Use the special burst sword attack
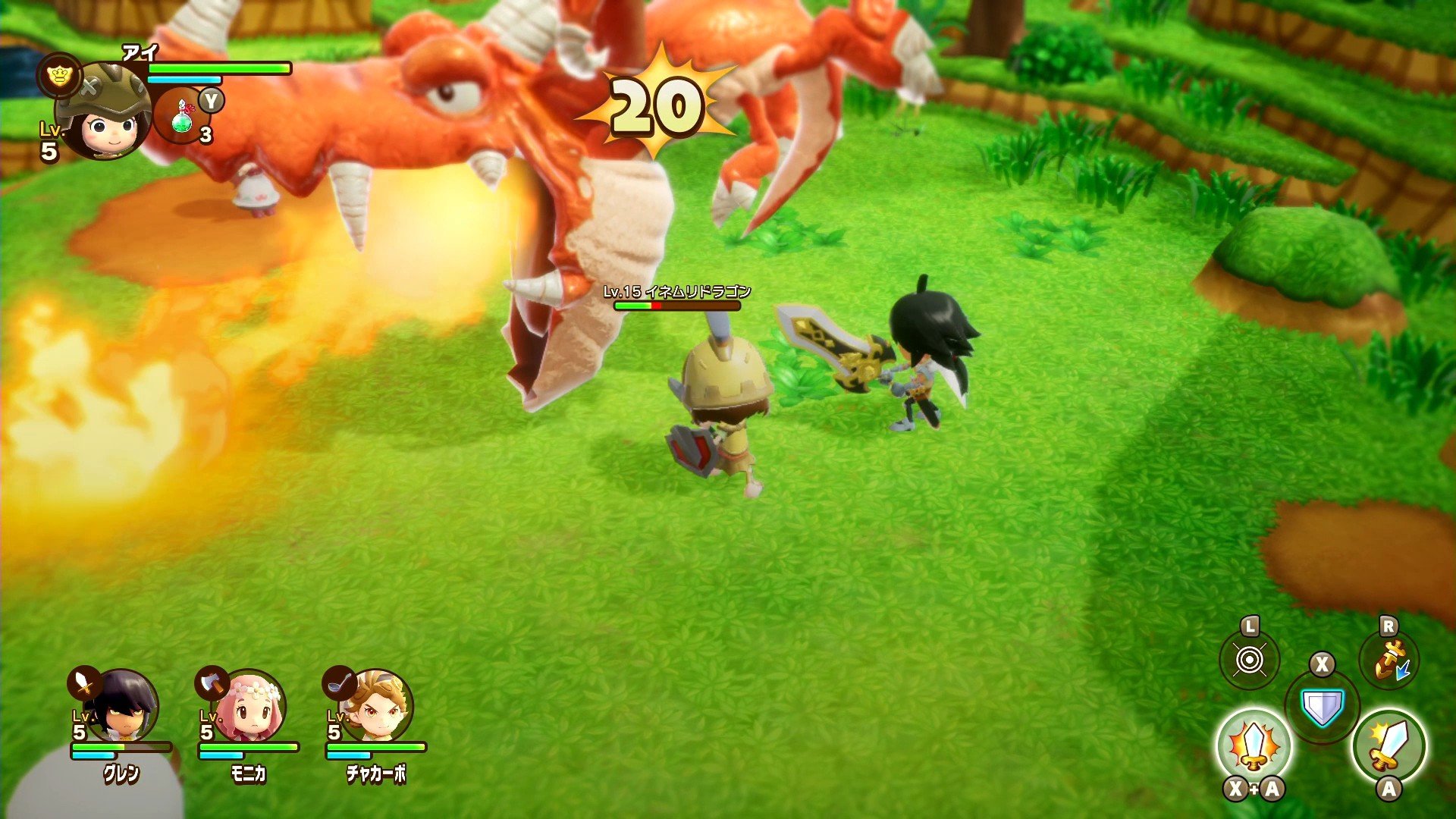The image size is (1456, 819). (1254, 747)
